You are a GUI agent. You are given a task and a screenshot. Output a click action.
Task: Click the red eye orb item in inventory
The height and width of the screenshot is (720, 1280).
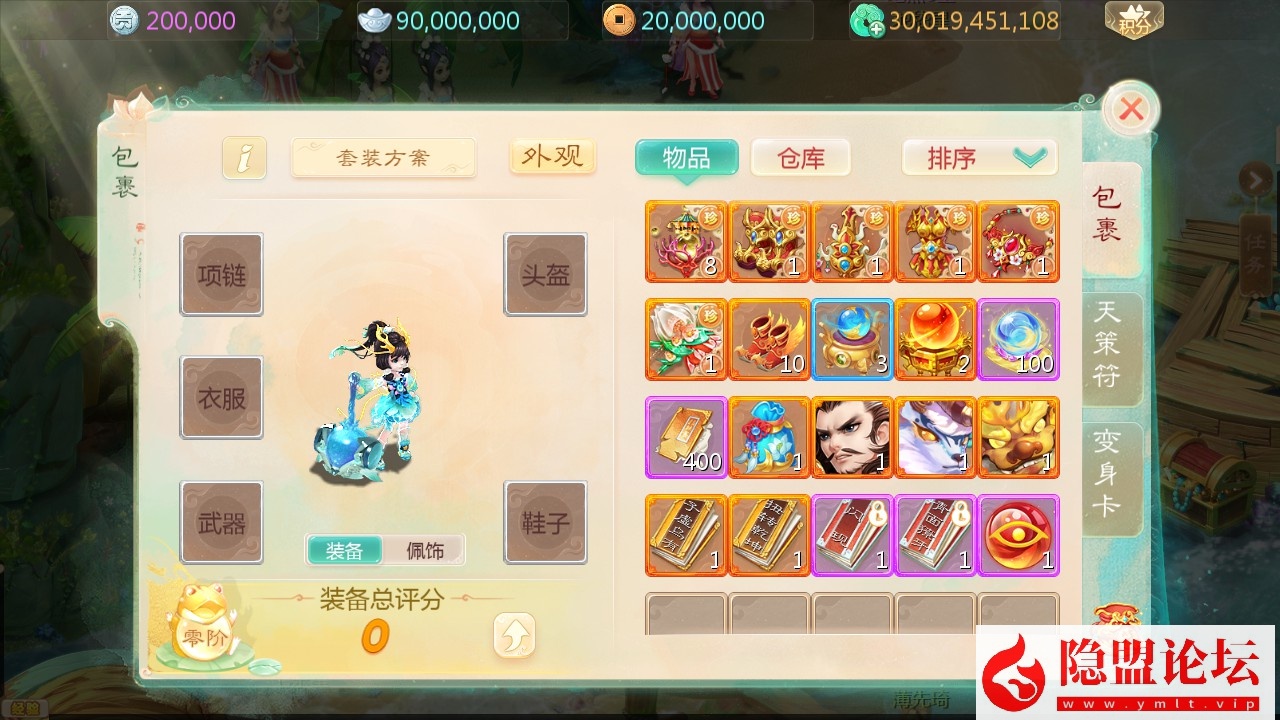pos(1019,536)
